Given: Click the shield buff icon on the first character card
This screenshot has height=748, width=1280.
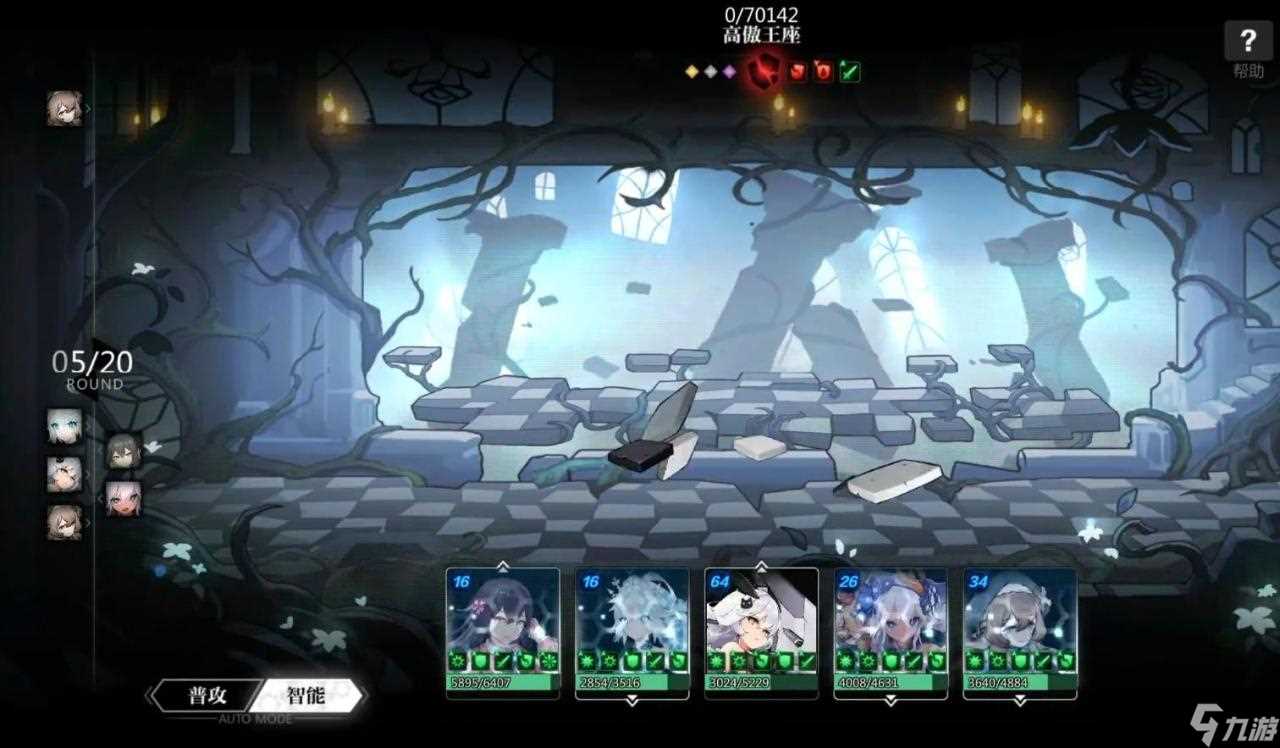Looking at the screenshot, I should tap(481, 660).
